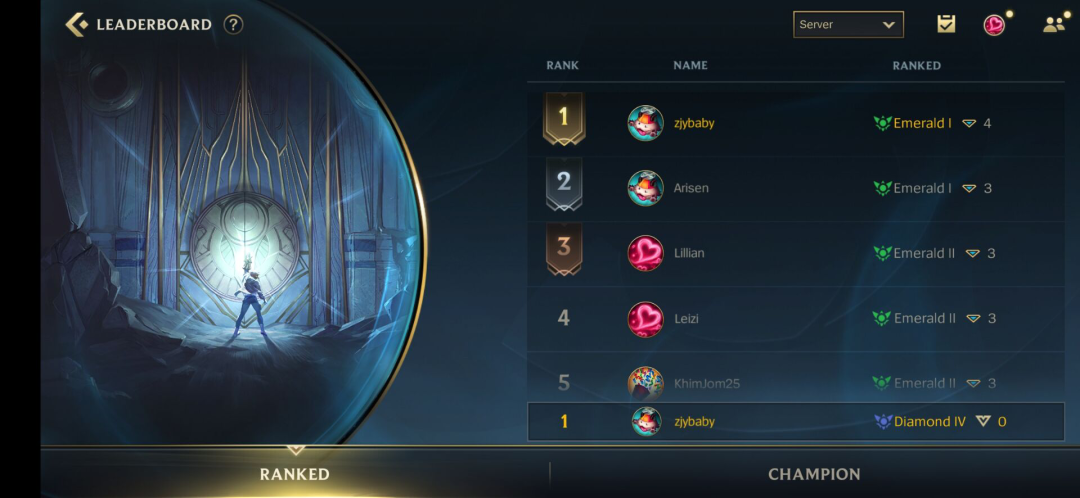This screenshot has width=1080, height=498.
Task: Switch to the Ranked tab
Action: tap(295, 474)
